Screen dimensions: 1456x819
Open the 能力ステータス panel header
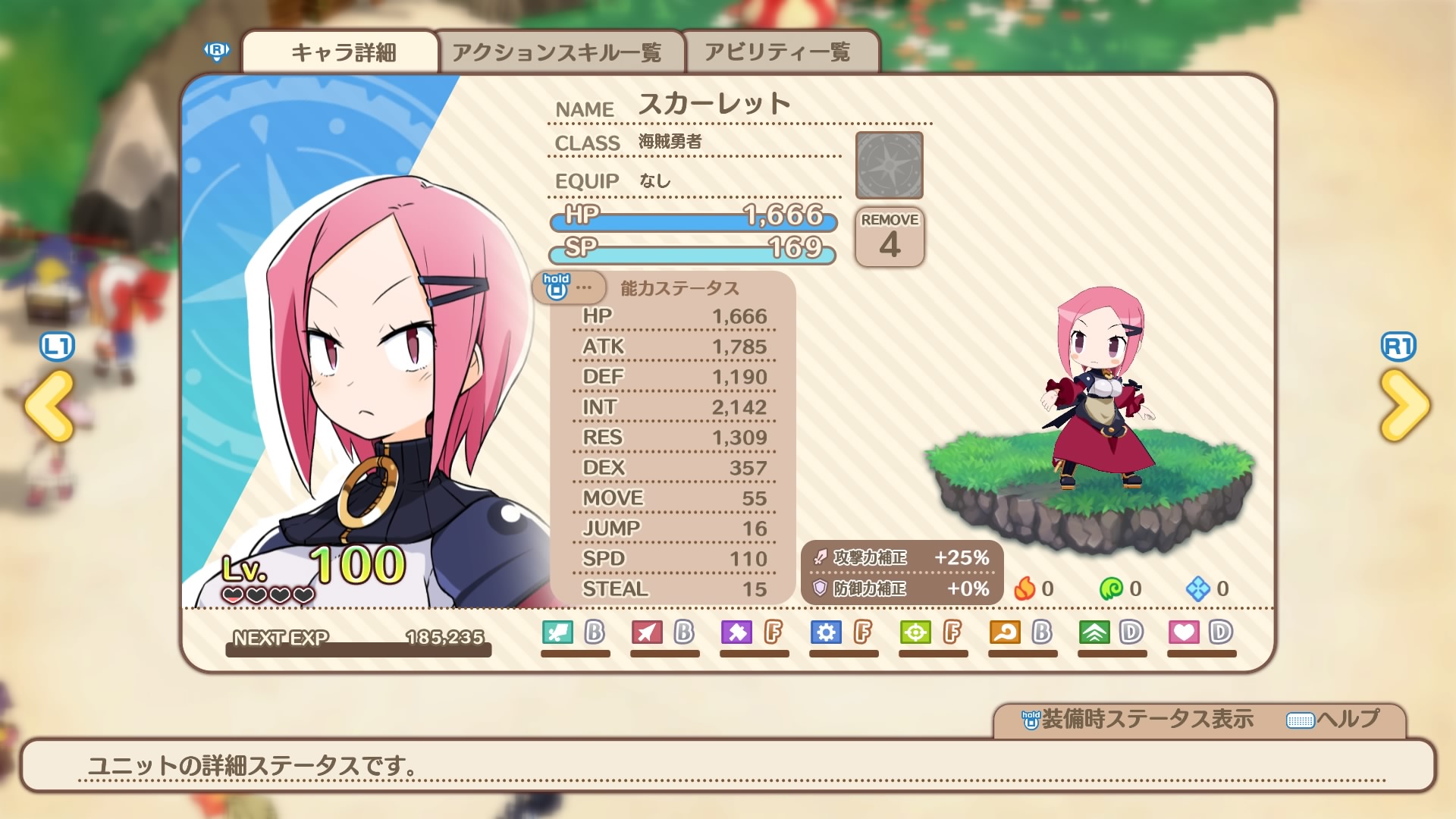[x=679, y=288]
